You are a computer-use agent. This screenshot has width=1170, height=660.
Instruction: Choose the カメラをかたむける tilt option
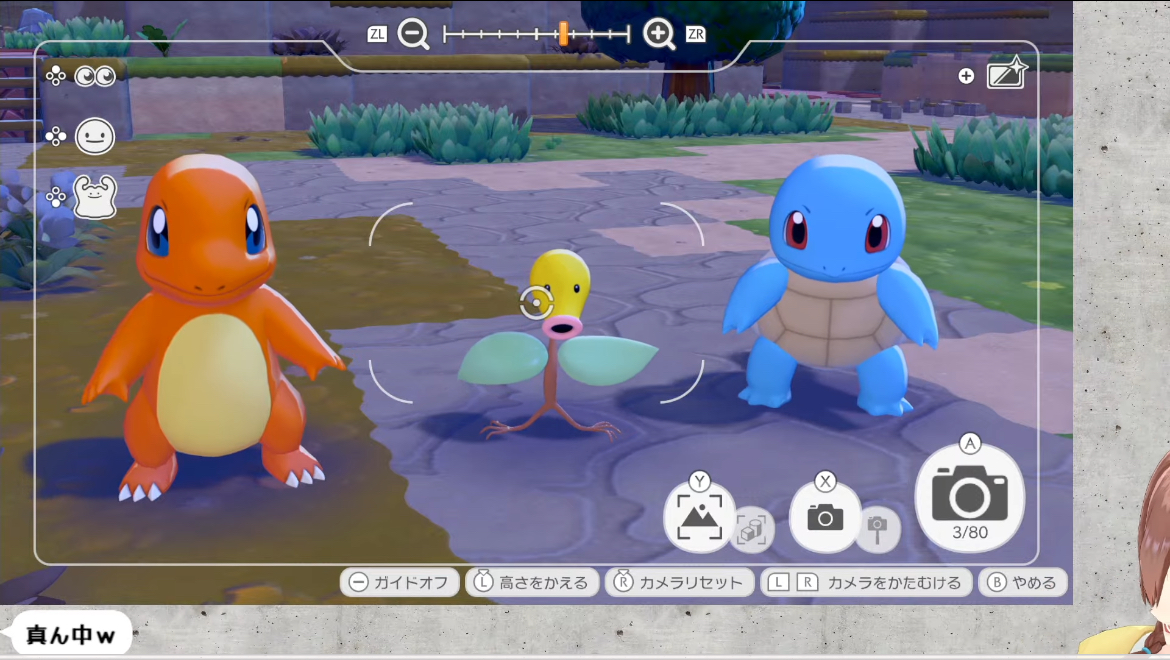866,582
